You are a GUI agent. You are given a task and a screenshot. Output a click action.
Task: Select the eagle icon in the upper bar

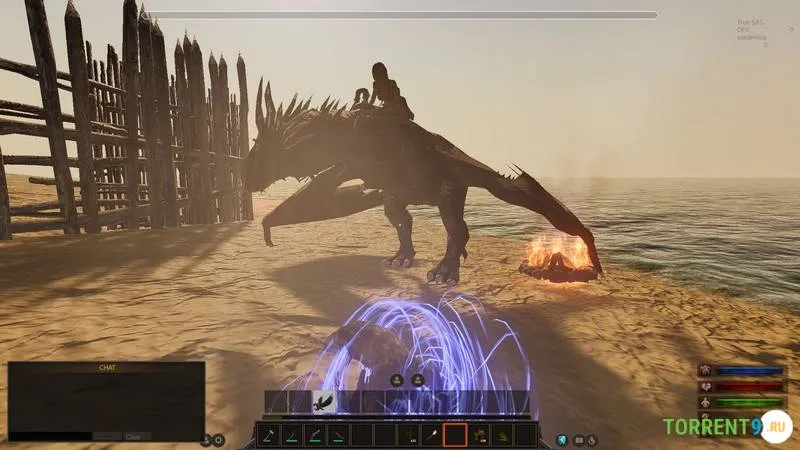click(x=323, y=403)
